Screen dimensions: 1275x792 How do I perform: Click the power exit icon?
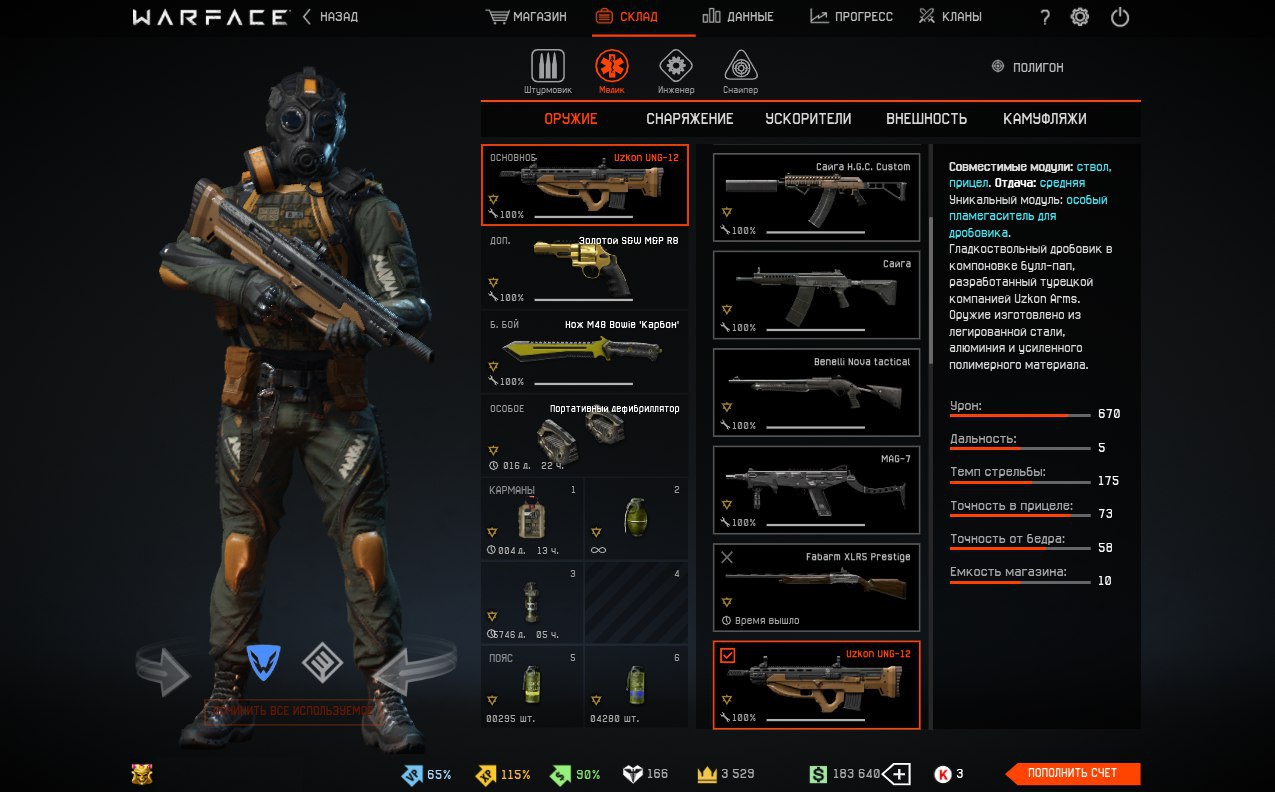[x=1120, y=17]
